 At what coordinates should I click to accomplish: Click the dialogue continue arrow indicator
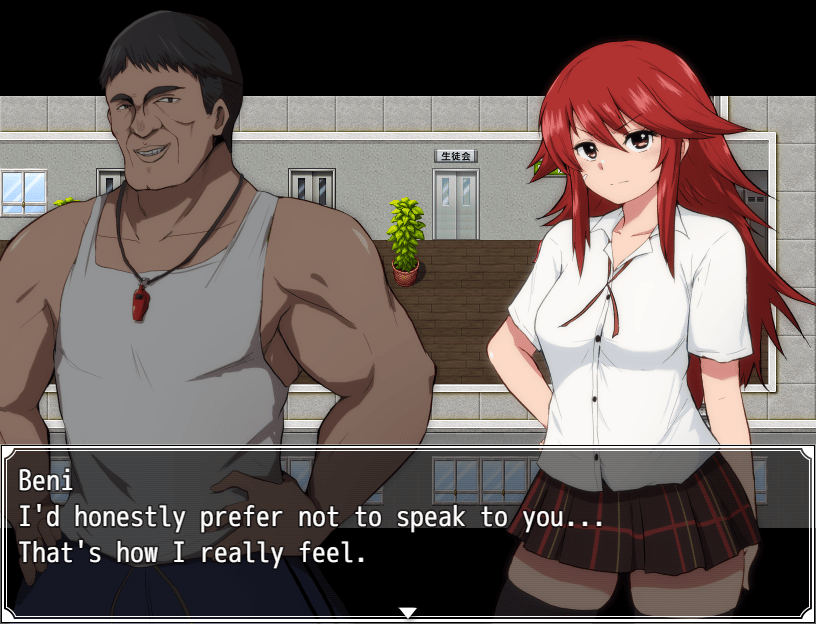click(x=407, y=612)
